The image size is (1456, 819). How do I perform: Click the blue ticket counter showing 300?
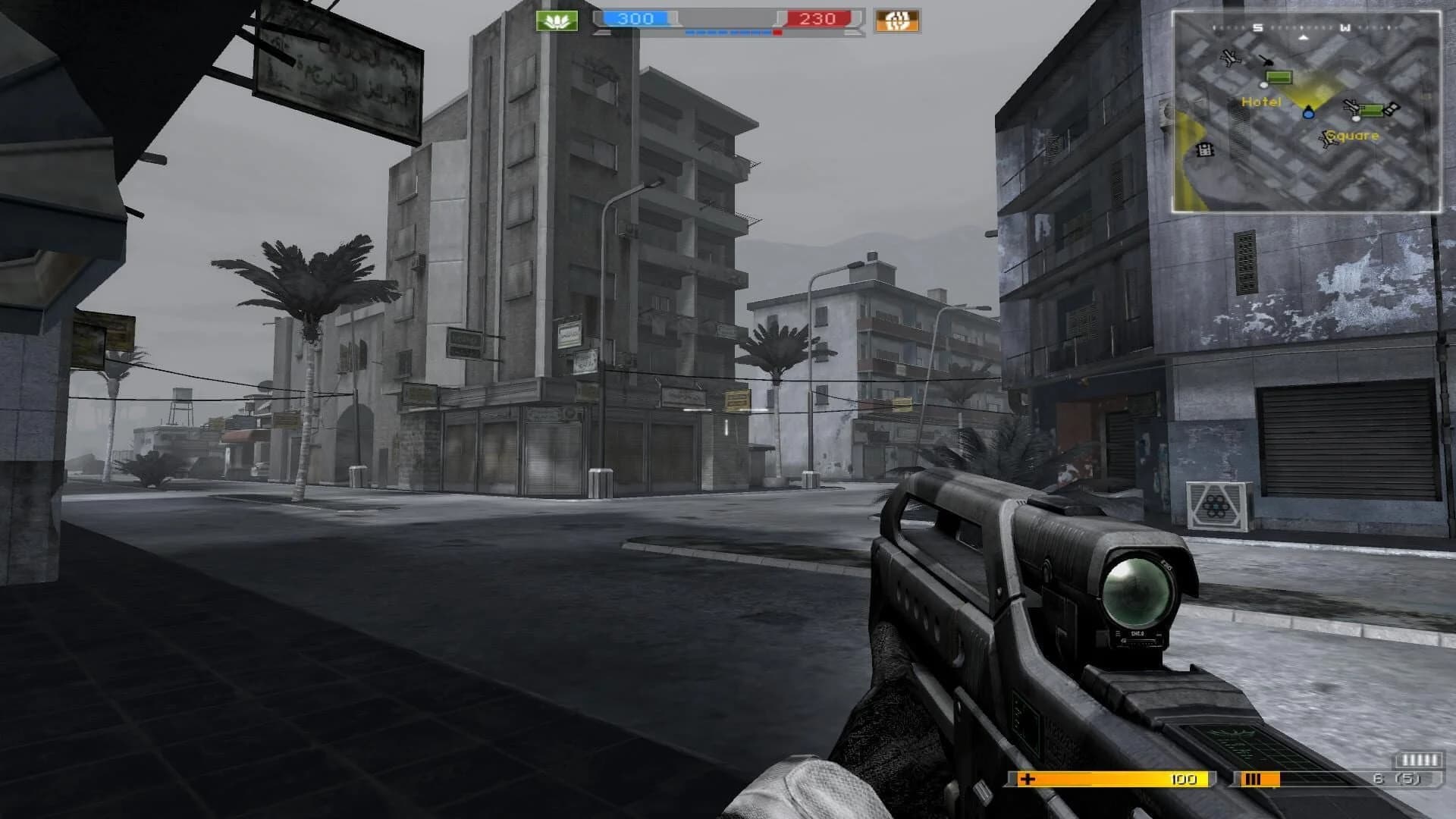636,18
